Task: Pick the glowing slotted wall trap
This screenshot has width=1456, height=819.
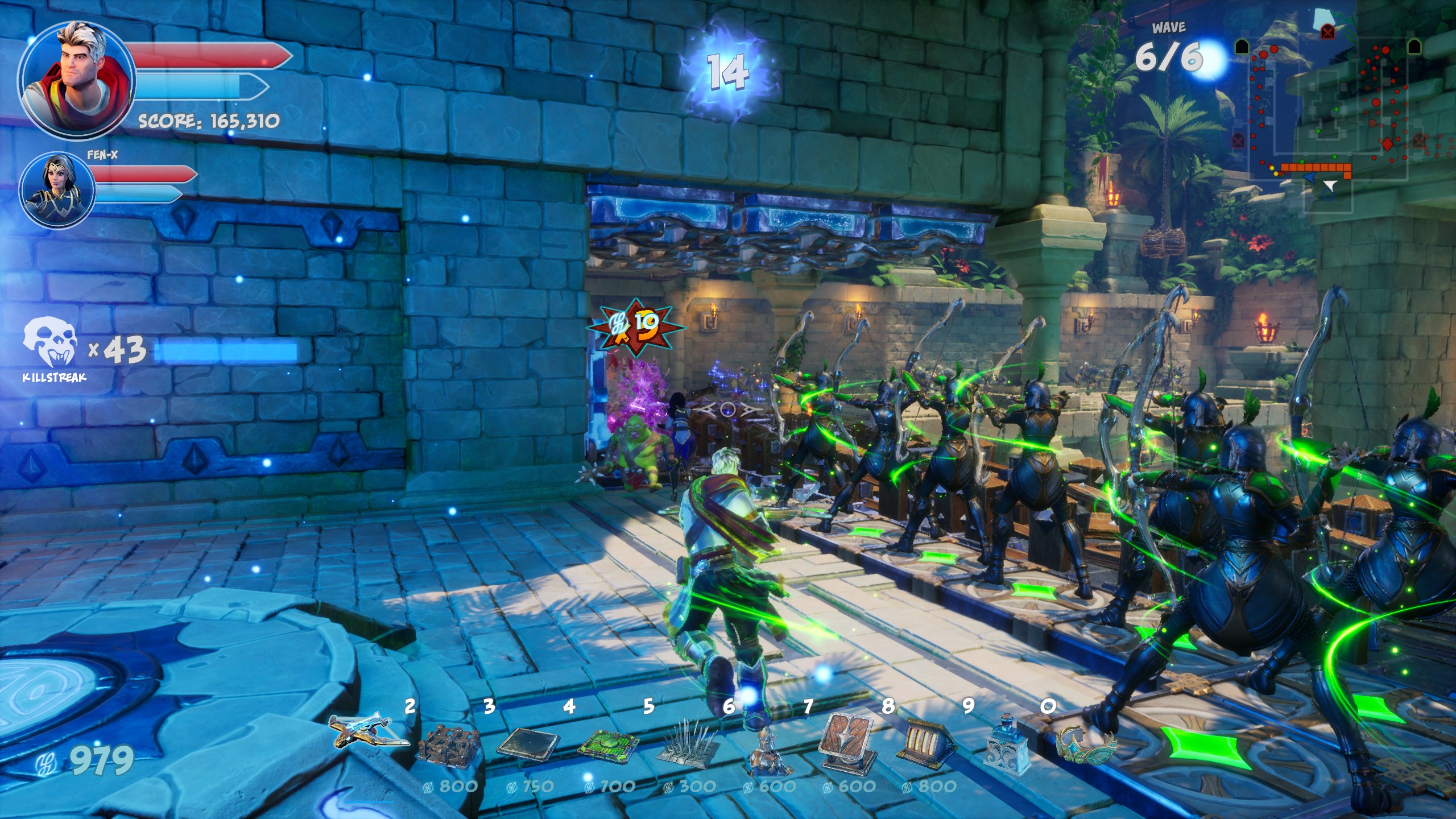Action: (x=927, y=742)
